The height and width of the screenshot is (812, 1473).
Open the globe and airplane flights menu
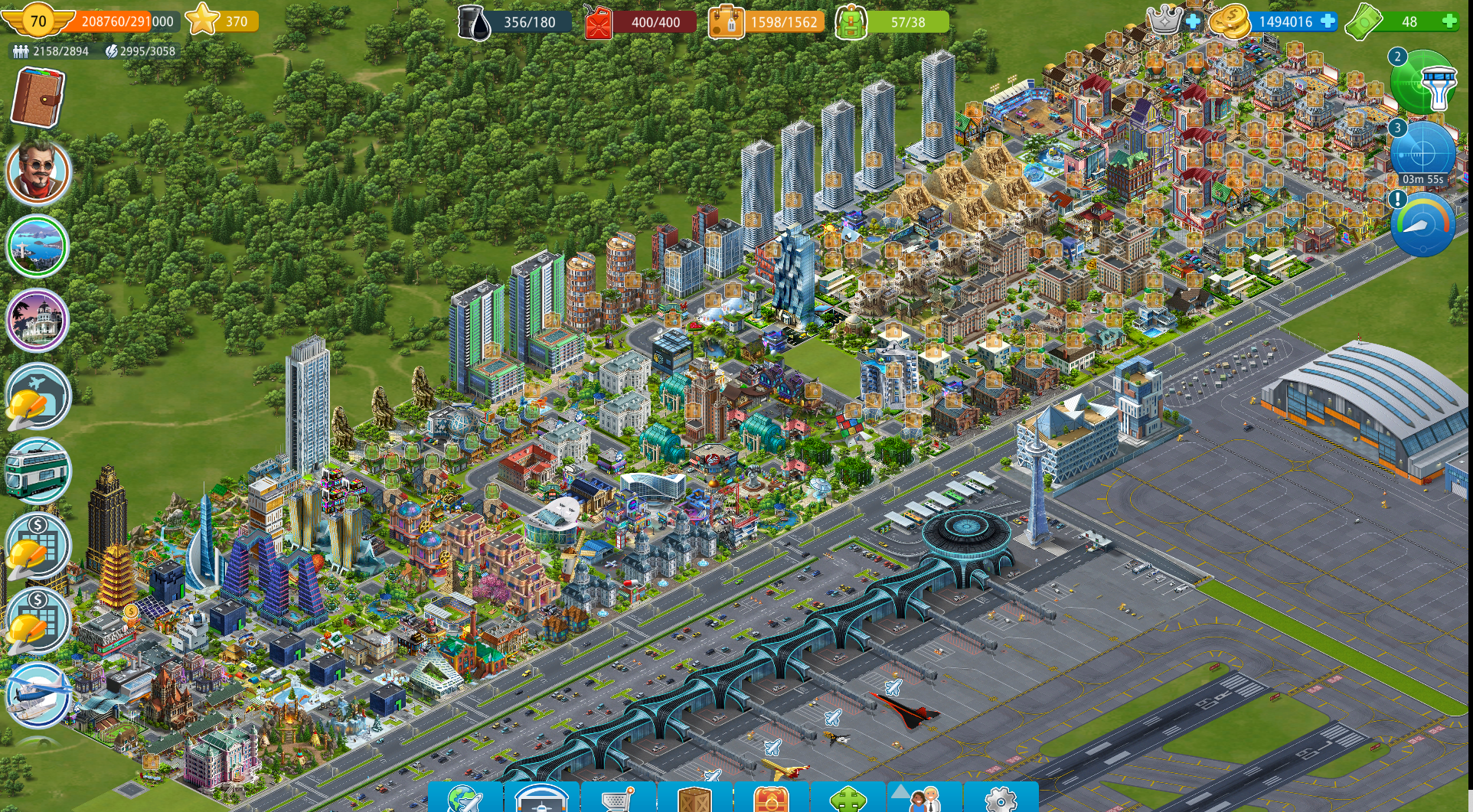[465, 798]
